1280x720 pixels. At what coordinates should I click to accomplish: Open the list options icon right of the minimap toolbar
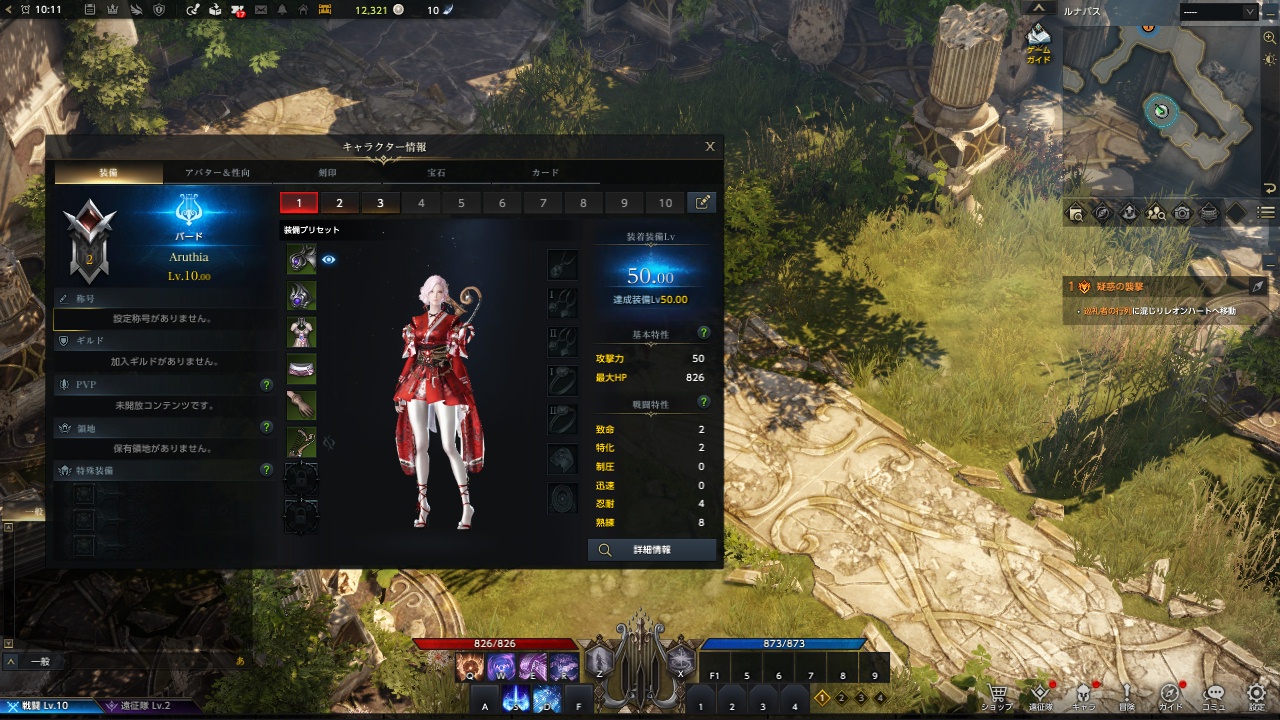(x=1264, y=211)
